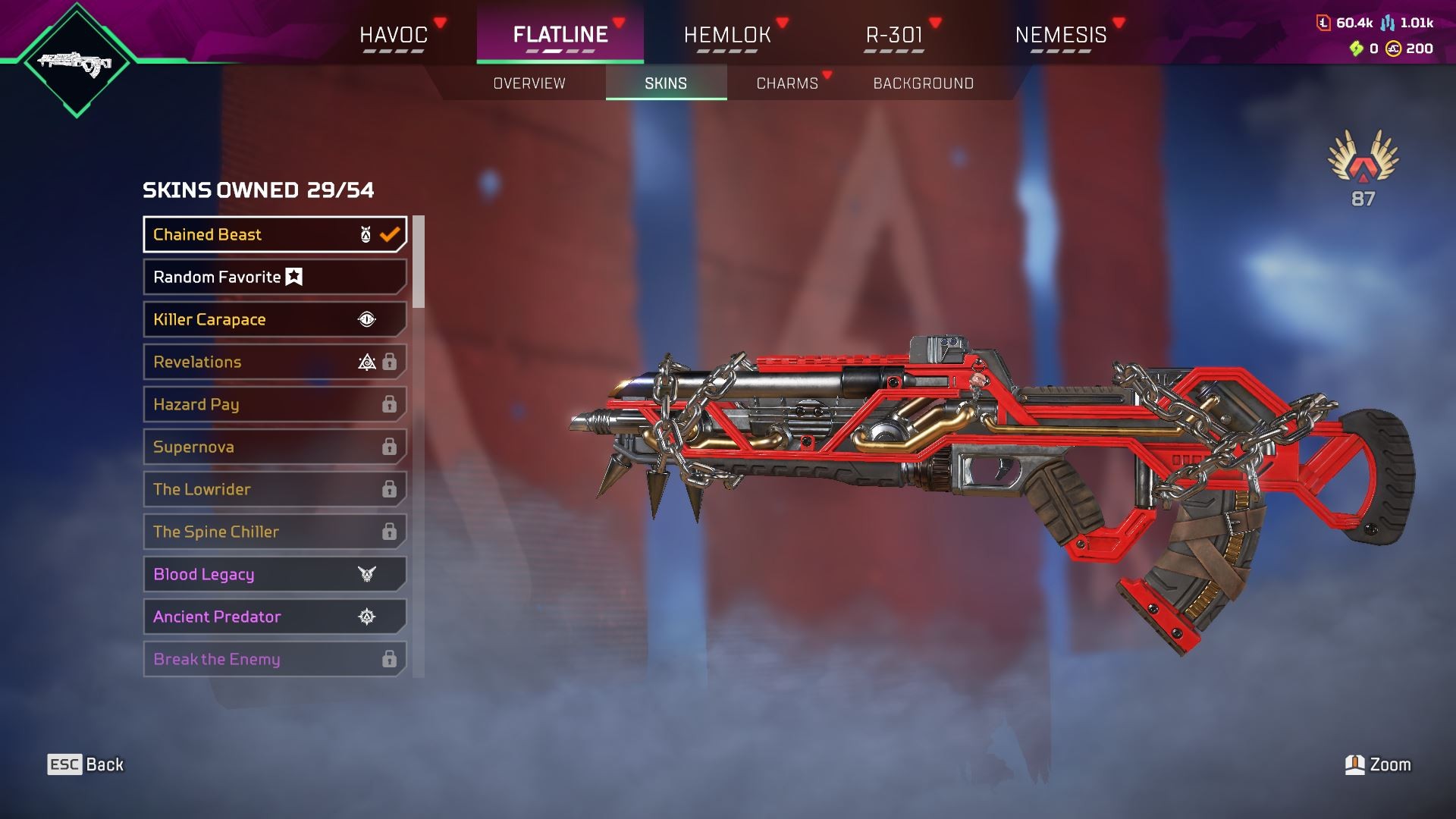Viewport: 1456px width, 819px height.
Task: Equip the Ancient Predator skin
Action: 275,617
